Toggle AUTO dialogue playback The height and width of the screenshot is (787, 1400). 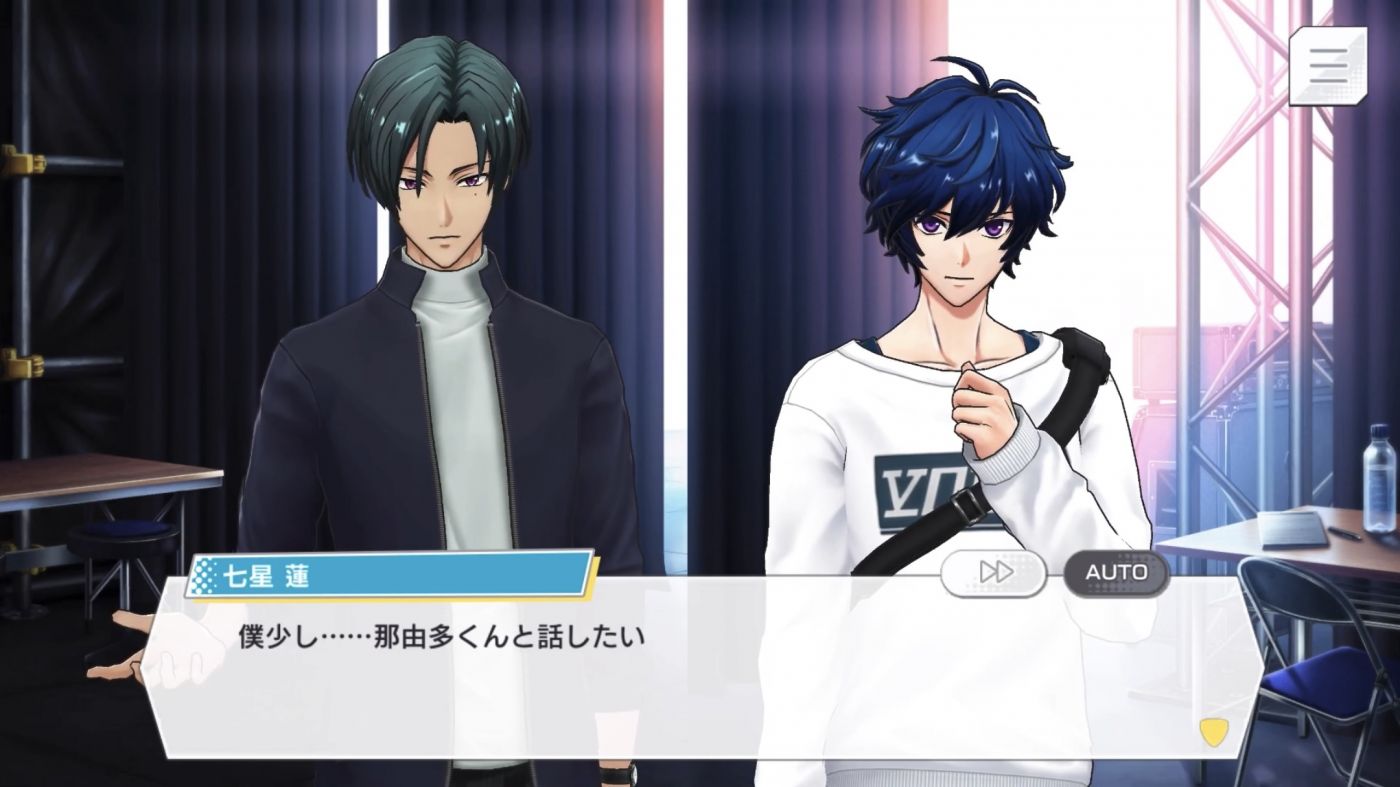pyautogui.click(x=1115, y=572)
